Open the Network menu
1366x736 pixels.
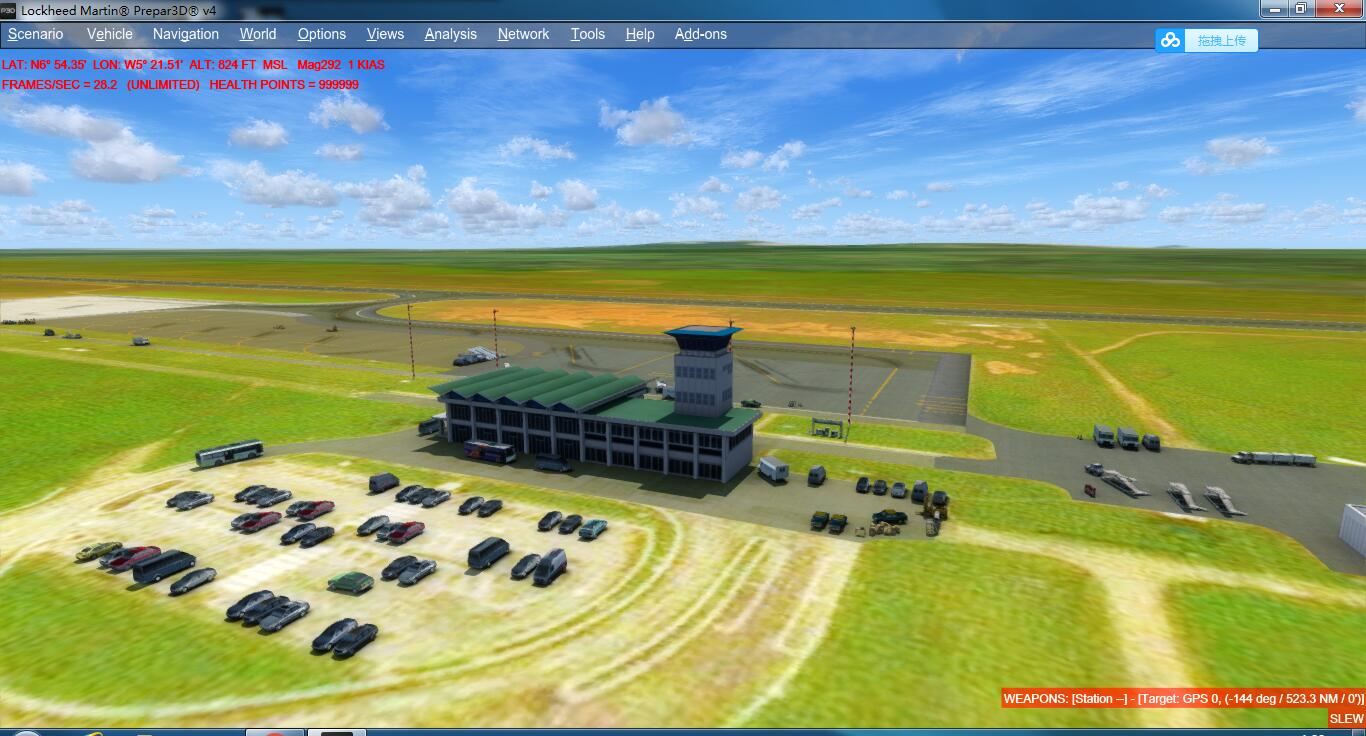pyautogui.click(x=523, y=33)
